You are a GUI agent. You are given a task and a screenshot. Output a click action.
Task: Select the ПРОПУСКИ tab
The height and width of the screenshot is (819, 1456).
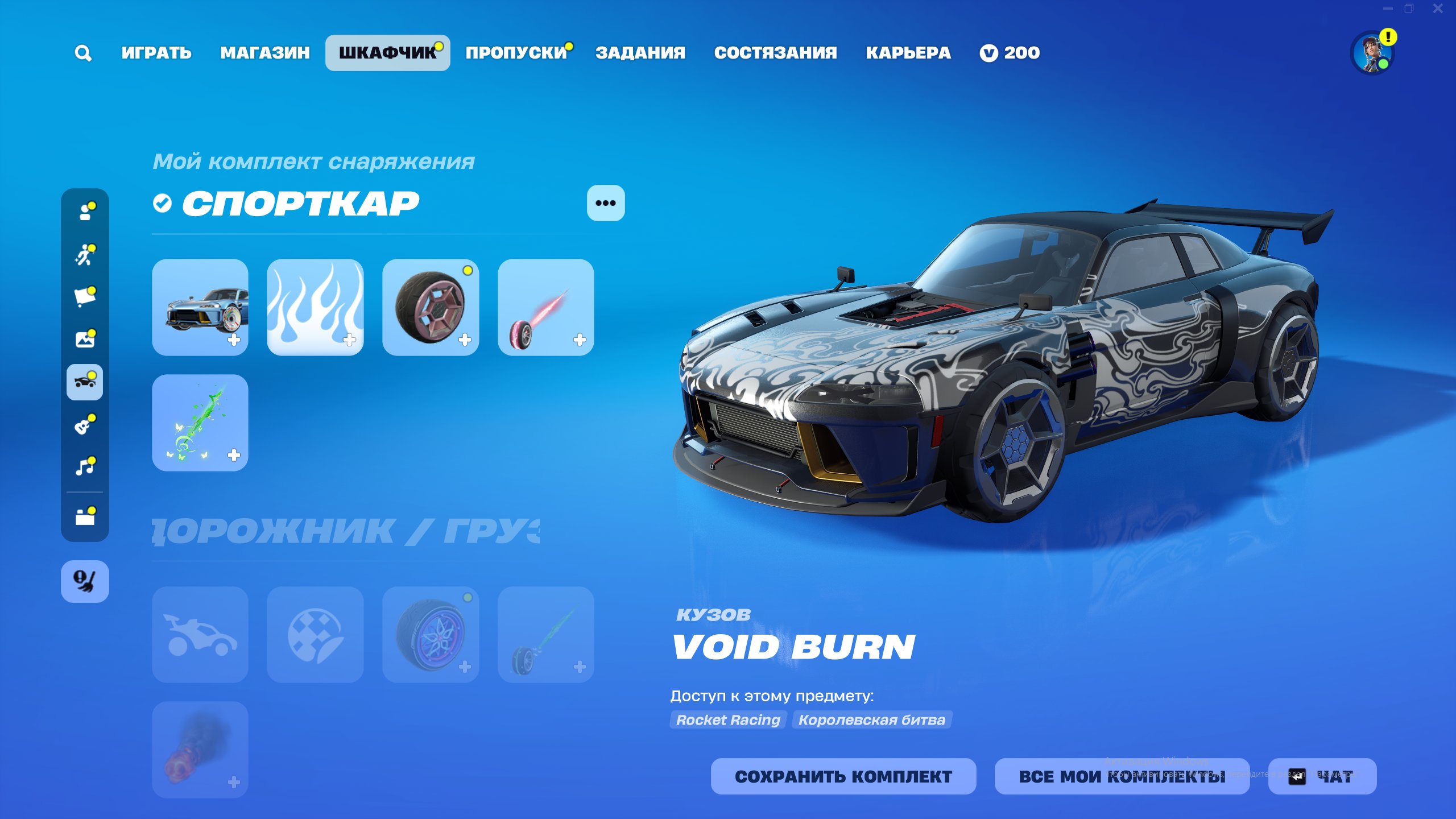coord(516,53)
